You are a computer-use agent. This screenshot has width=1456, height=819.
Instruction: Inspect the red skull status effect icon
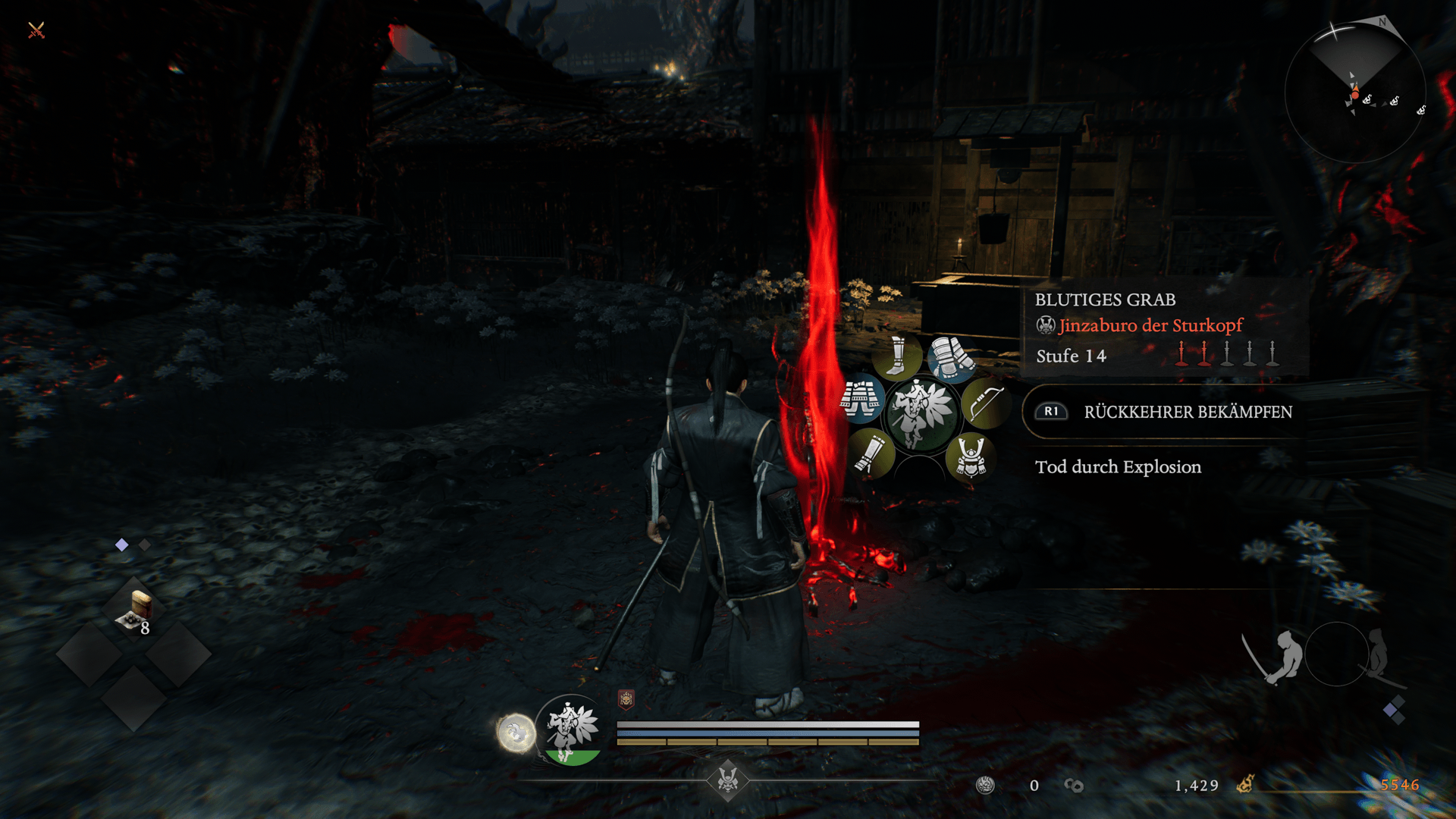[626, 699]
